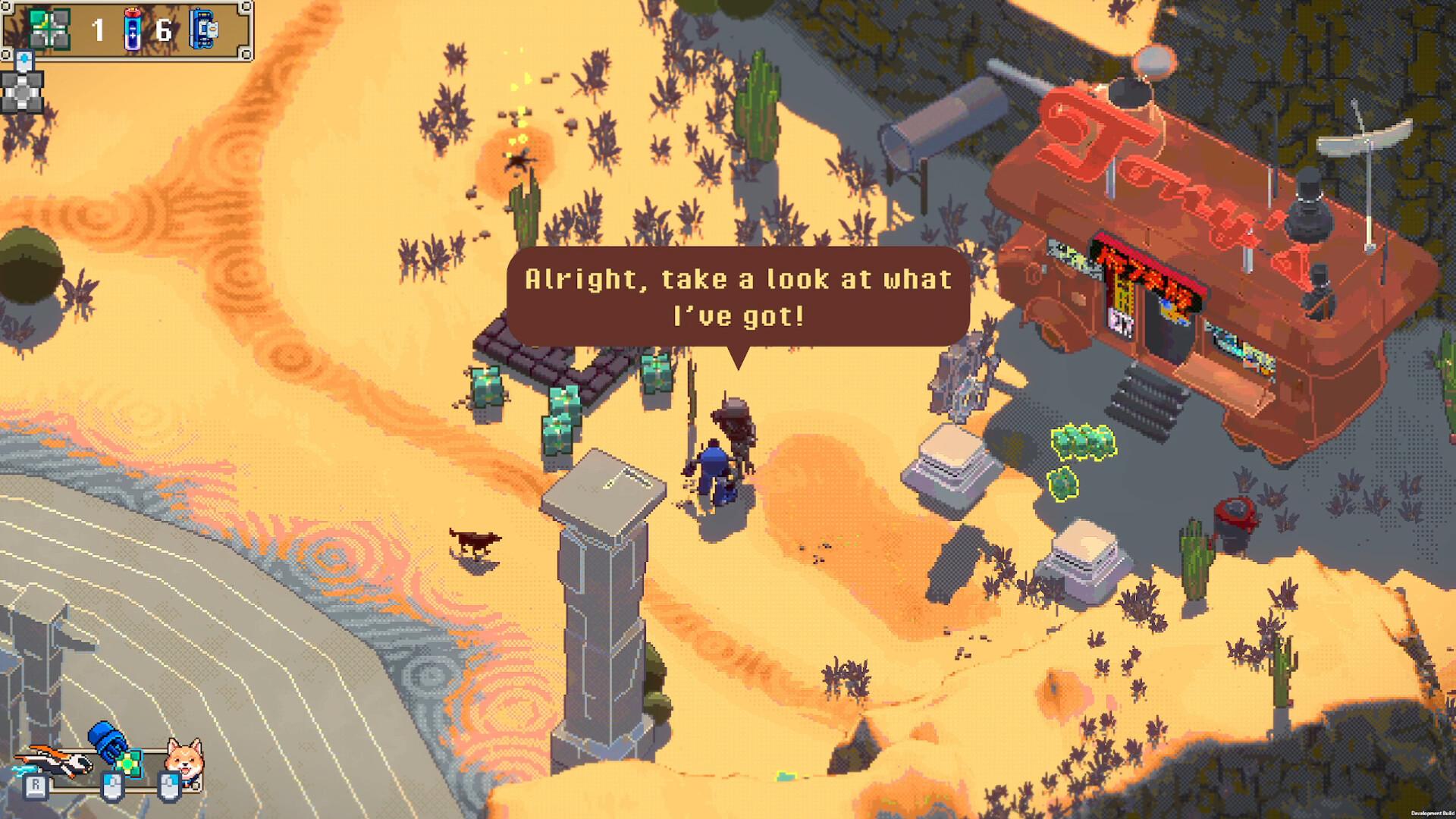Select the blue scanner device icon showing 6
Screen dimensions: 1456x819
coord(202,27)
